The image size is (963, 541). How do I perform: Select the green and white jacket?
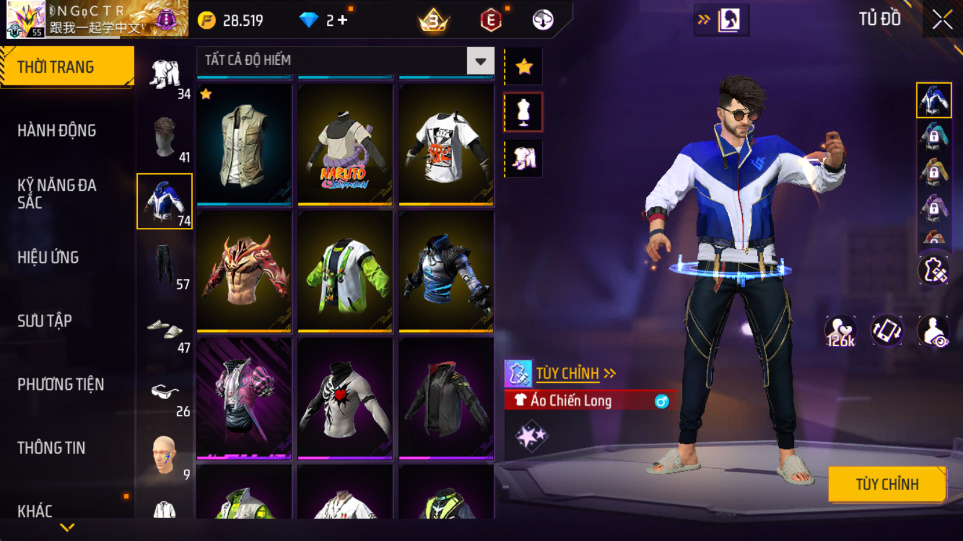pos(345,270)
